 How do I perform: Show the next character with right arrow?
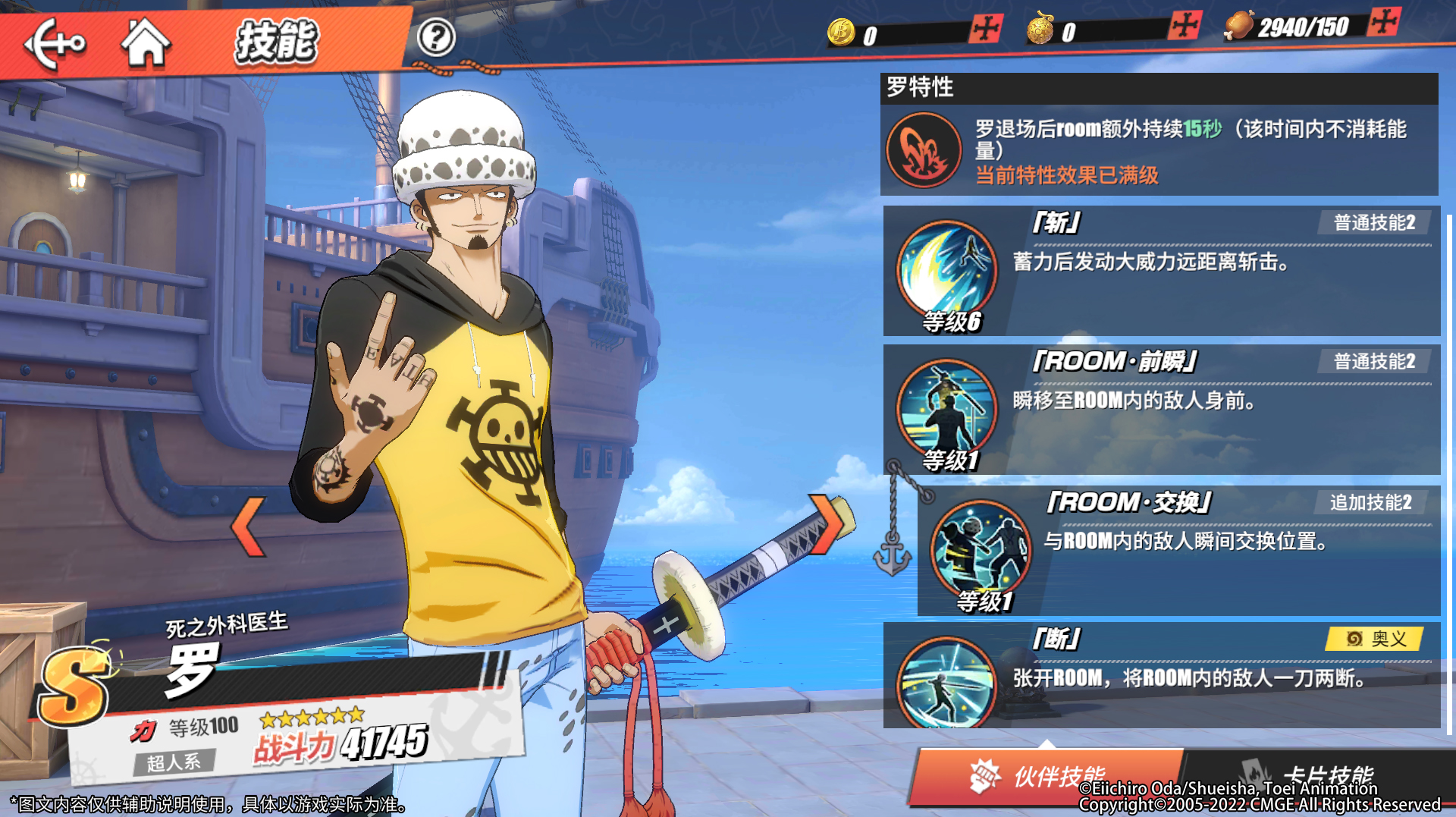click(x=827, y=523)
